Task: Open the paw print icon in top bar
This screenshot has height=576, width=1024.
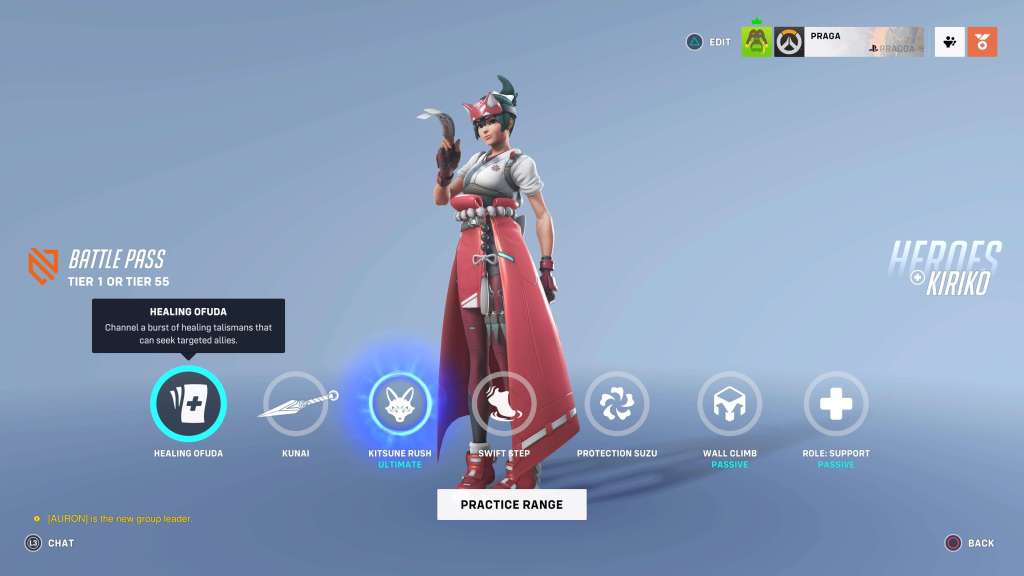Action: pyautogui.click(x=949, y=42)
